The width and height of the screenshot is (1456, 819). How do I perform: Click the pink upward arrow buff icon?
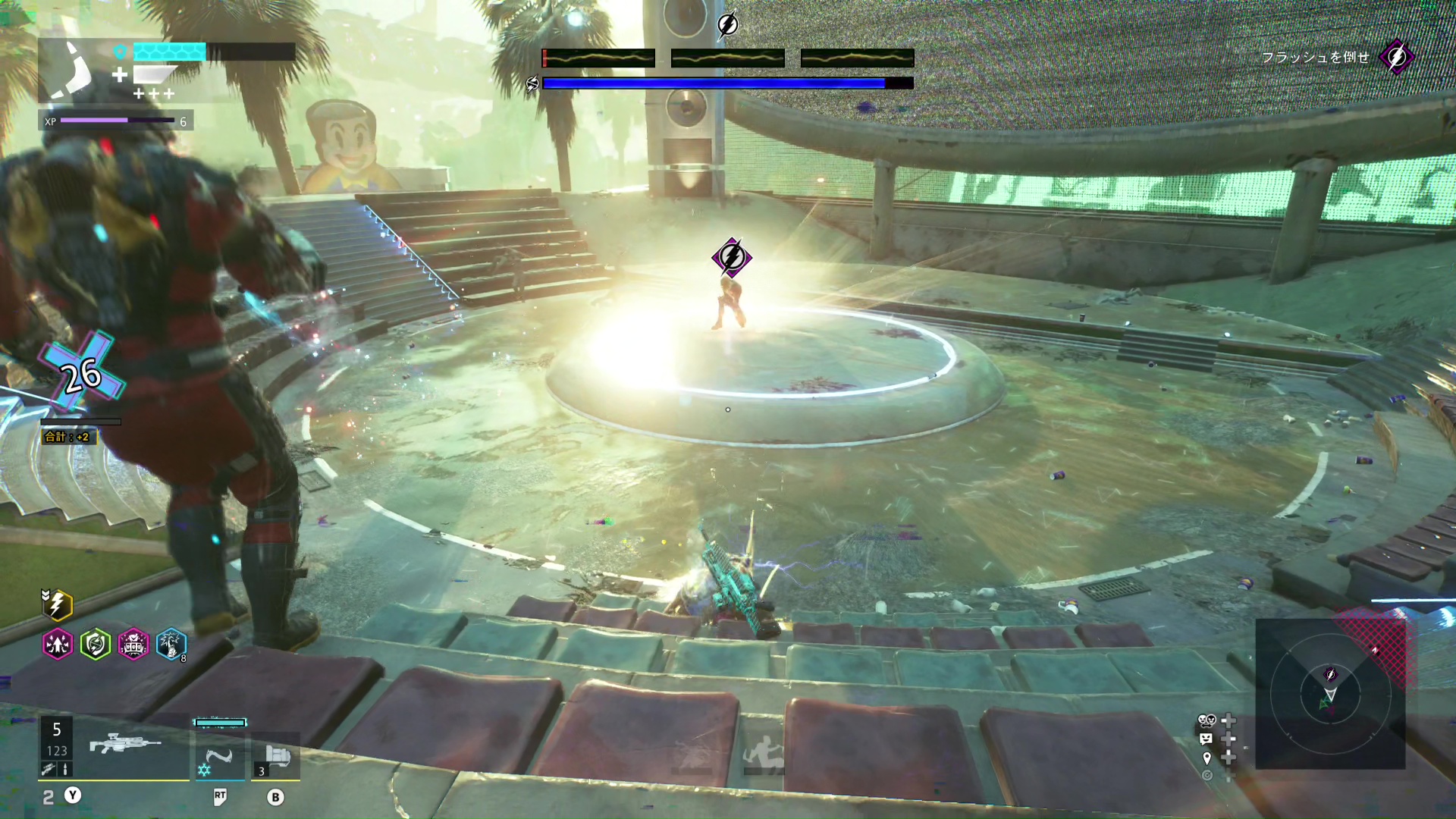pyautogui.click(x=58, y=645)
